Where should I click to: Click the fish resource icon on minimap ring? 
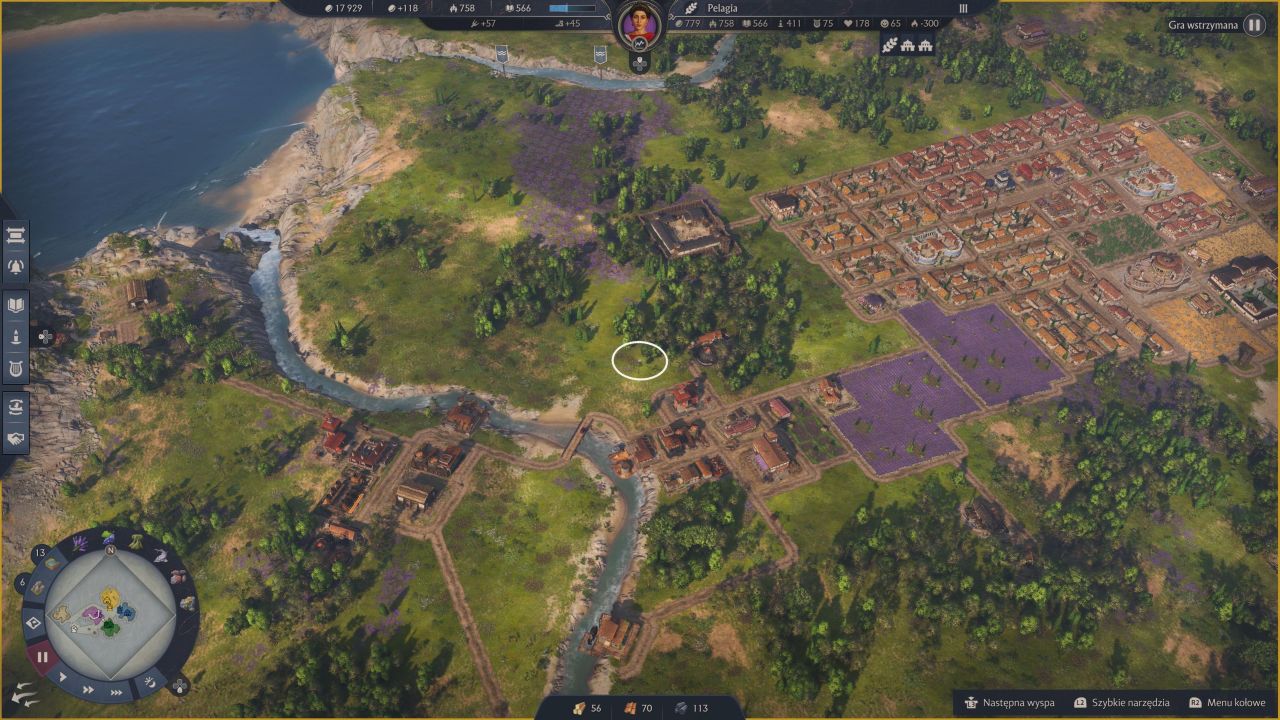(x=160, y=555)
